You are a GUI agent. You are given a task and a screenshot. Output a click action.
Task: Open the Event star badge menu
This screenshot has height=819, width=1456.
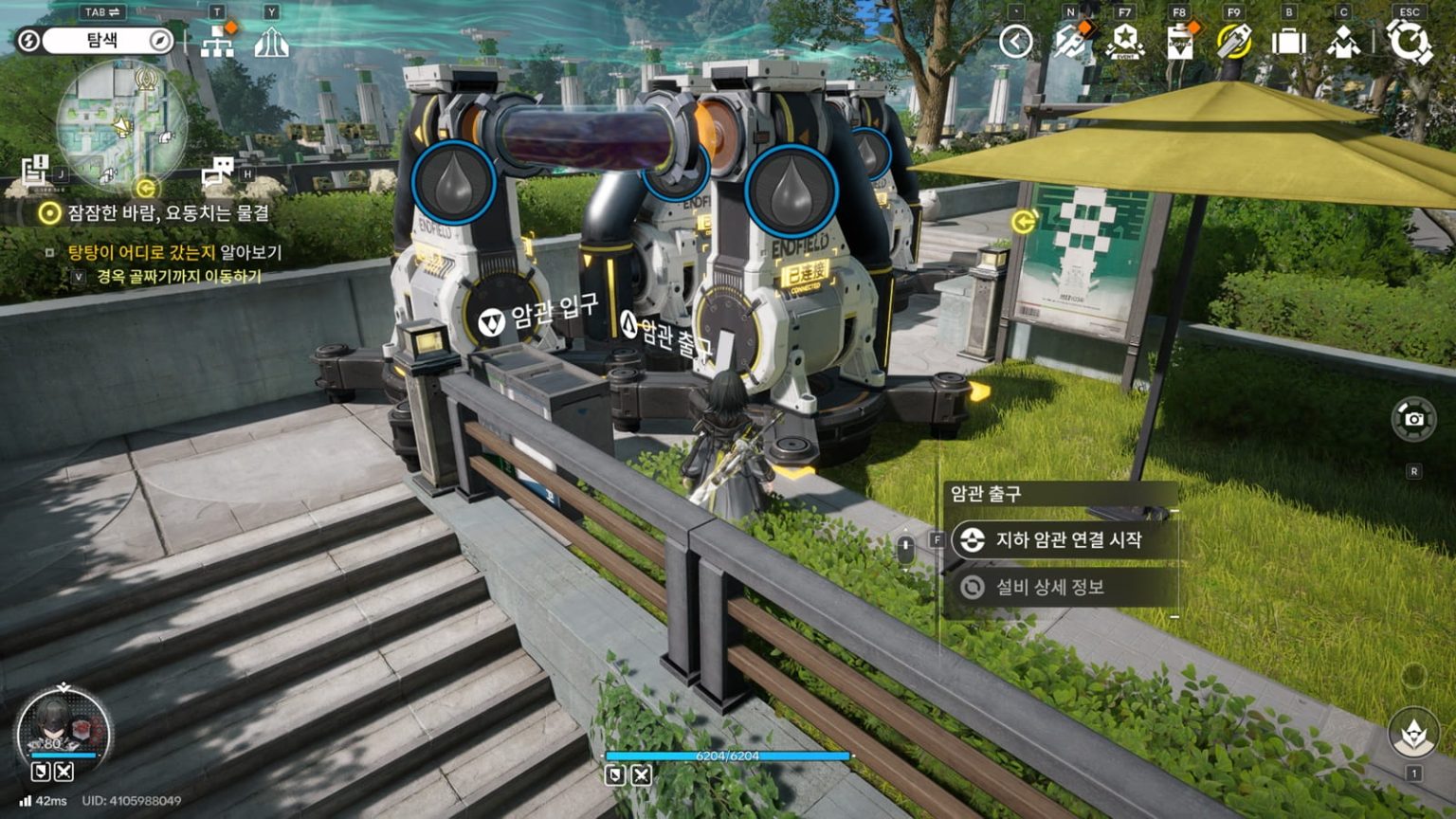click(x=1125, y=42)
